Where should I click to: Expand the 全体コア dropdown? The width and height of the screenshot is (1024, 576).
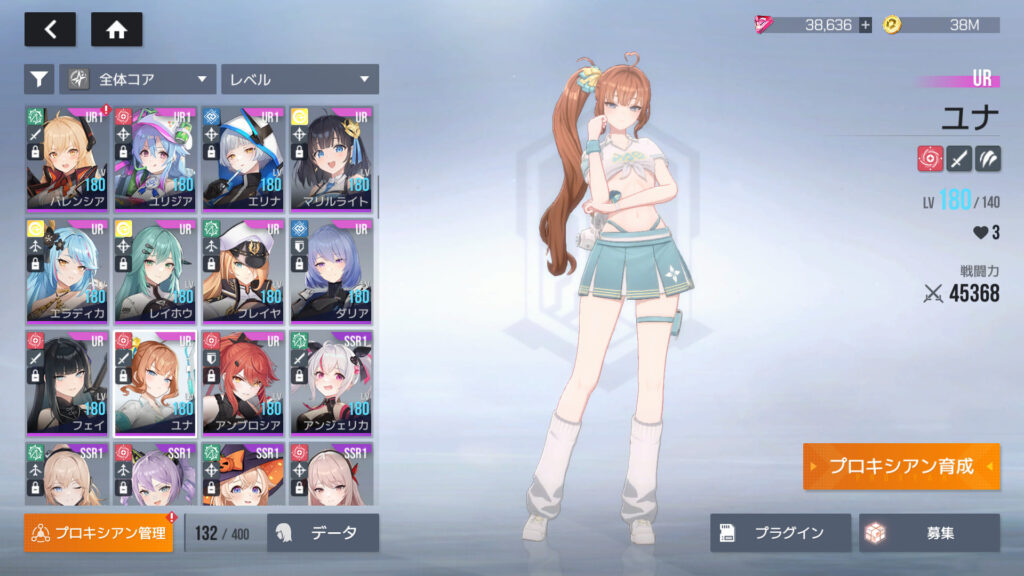[x=138, y=79]
